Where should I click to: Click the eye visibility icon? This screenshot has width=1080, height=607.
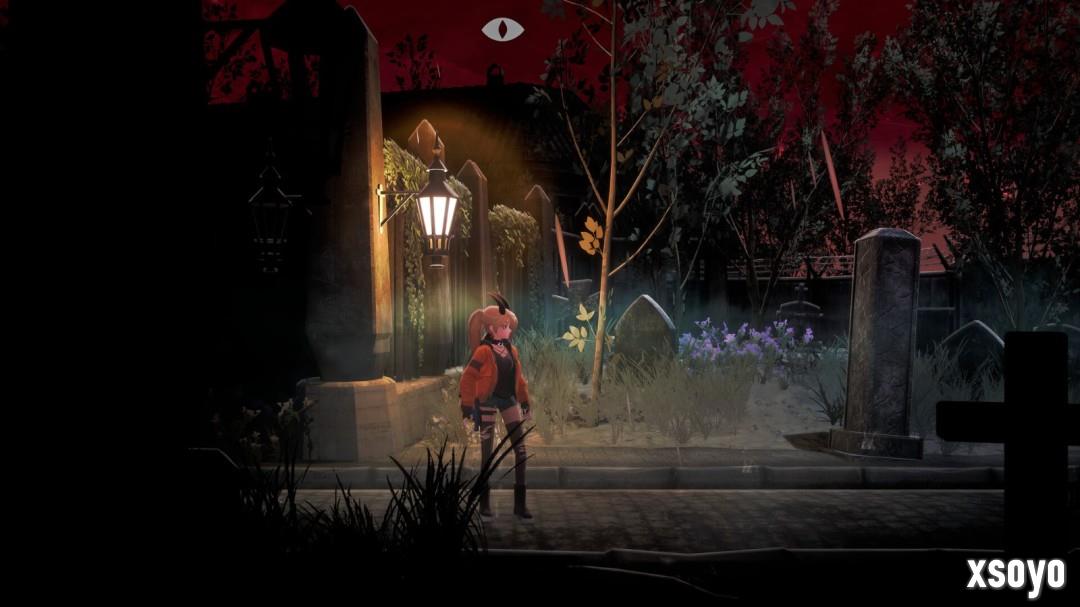click(x=502, y=29)
